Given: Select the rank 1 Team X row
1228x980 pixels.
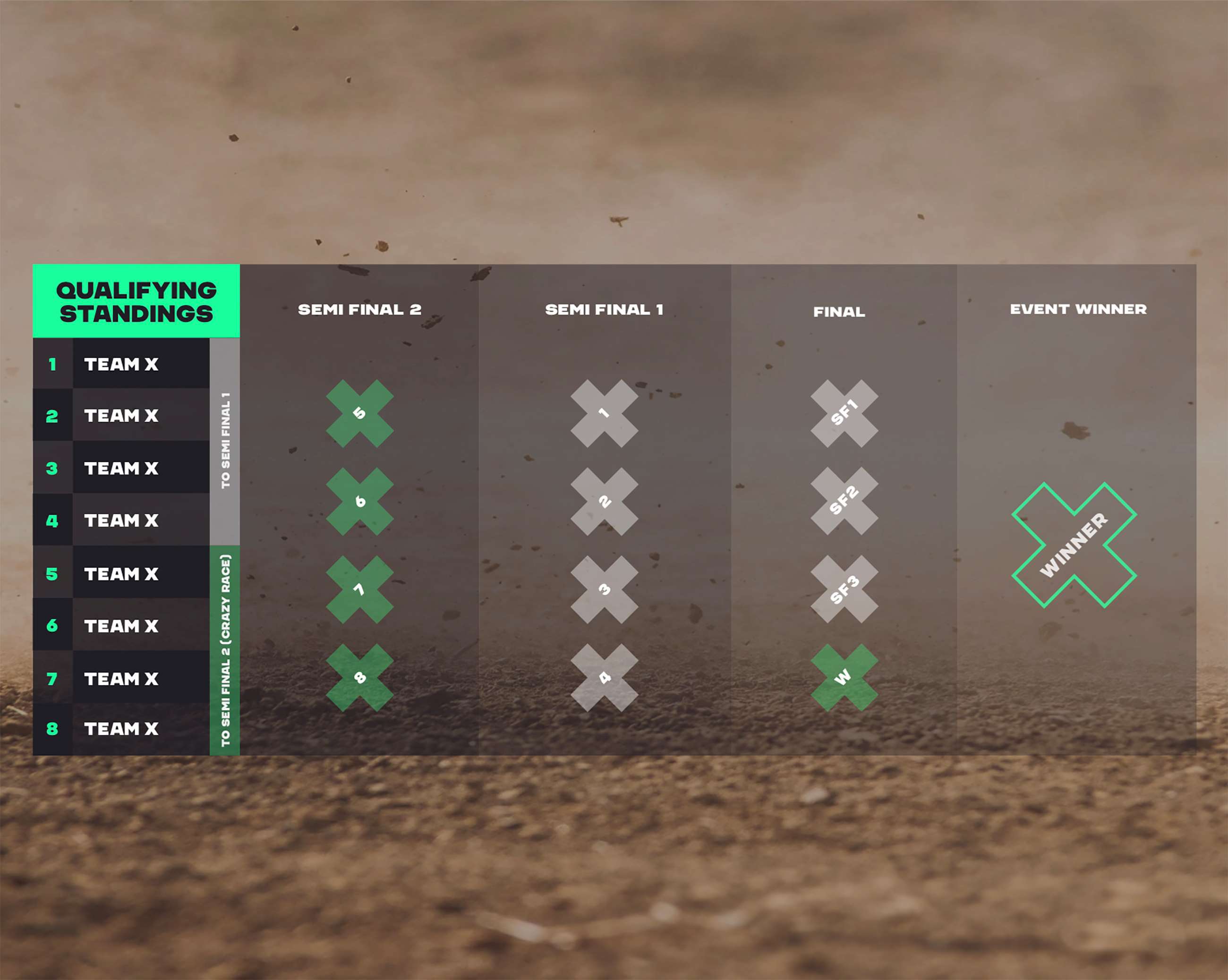Looking at the screenshot, I should point(121,364).
